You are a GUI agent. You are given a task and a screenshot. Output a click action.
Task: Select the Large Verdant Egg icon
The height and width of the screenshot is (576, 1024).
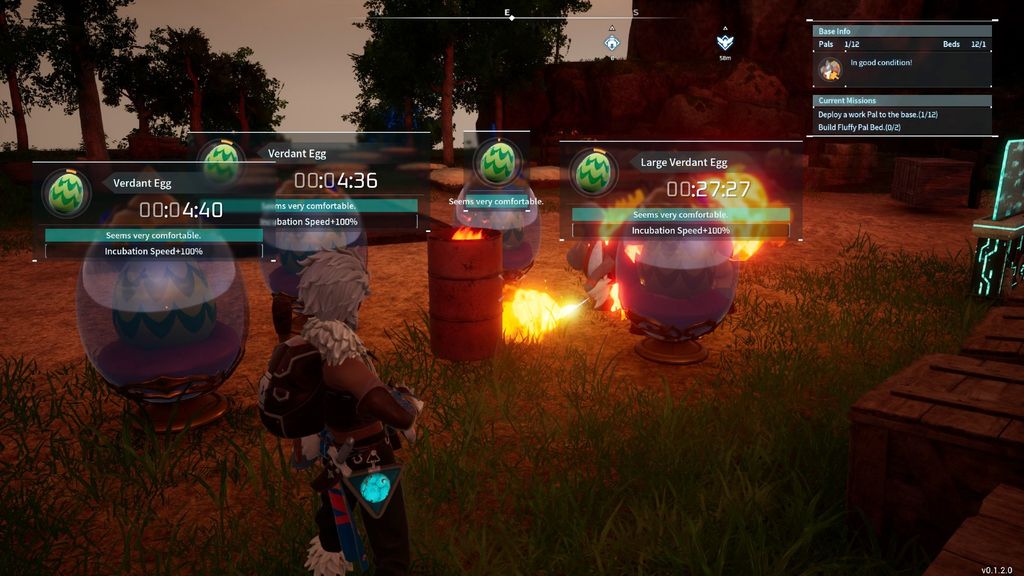tap(594, 172)
